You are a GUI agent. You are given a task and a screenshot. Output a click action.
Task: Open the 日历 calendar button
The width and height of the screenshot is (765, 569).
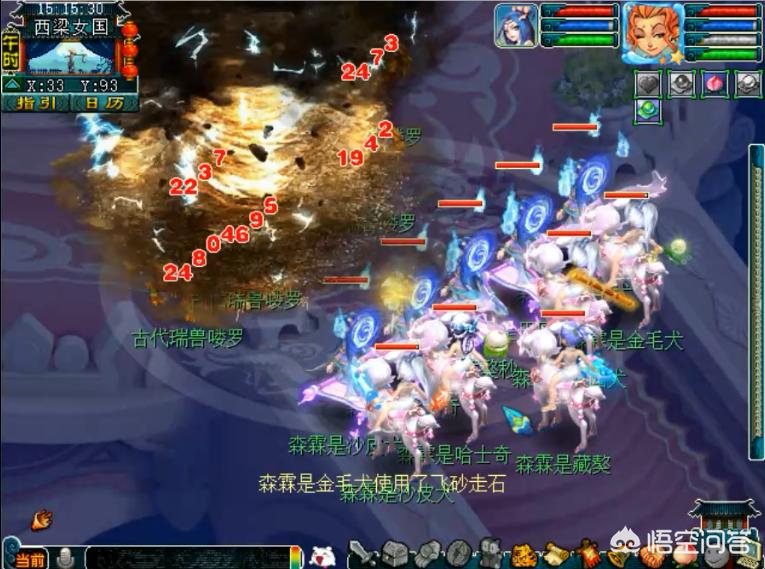[x=104, y=103]
